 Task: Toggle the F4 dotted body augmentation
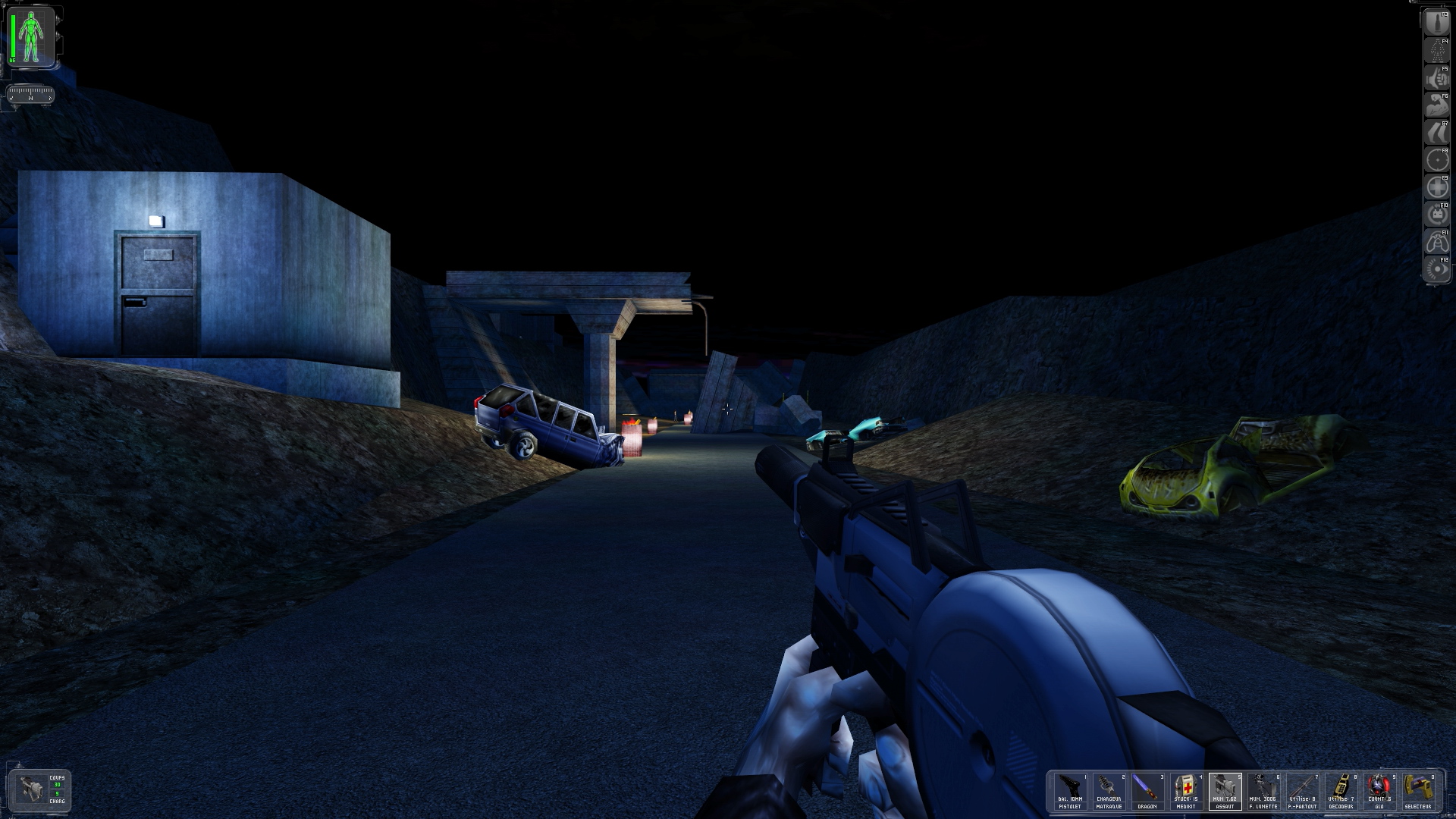(1437, 51)
